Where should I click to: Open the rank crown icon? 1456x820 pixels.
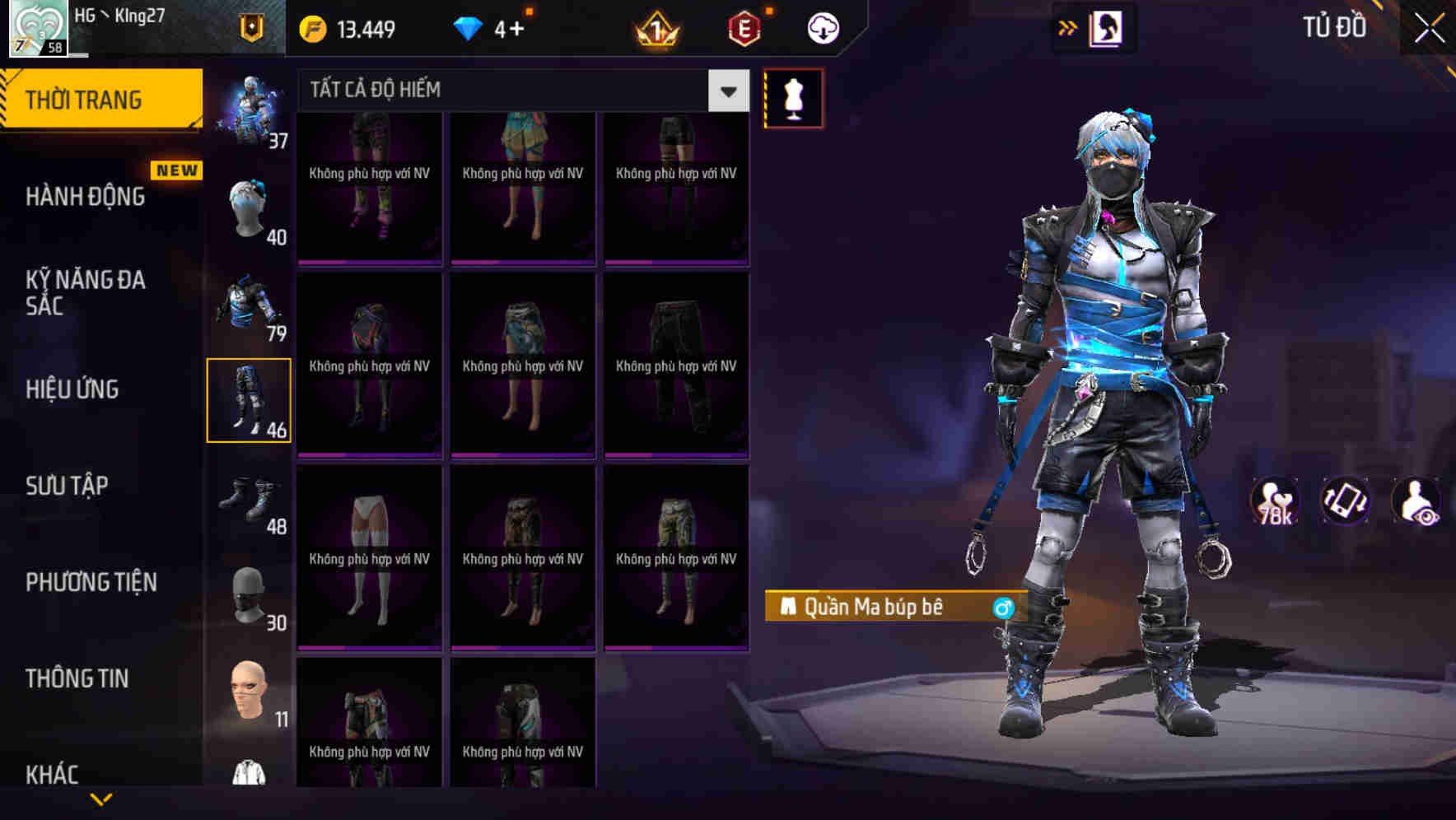[656, 27]
